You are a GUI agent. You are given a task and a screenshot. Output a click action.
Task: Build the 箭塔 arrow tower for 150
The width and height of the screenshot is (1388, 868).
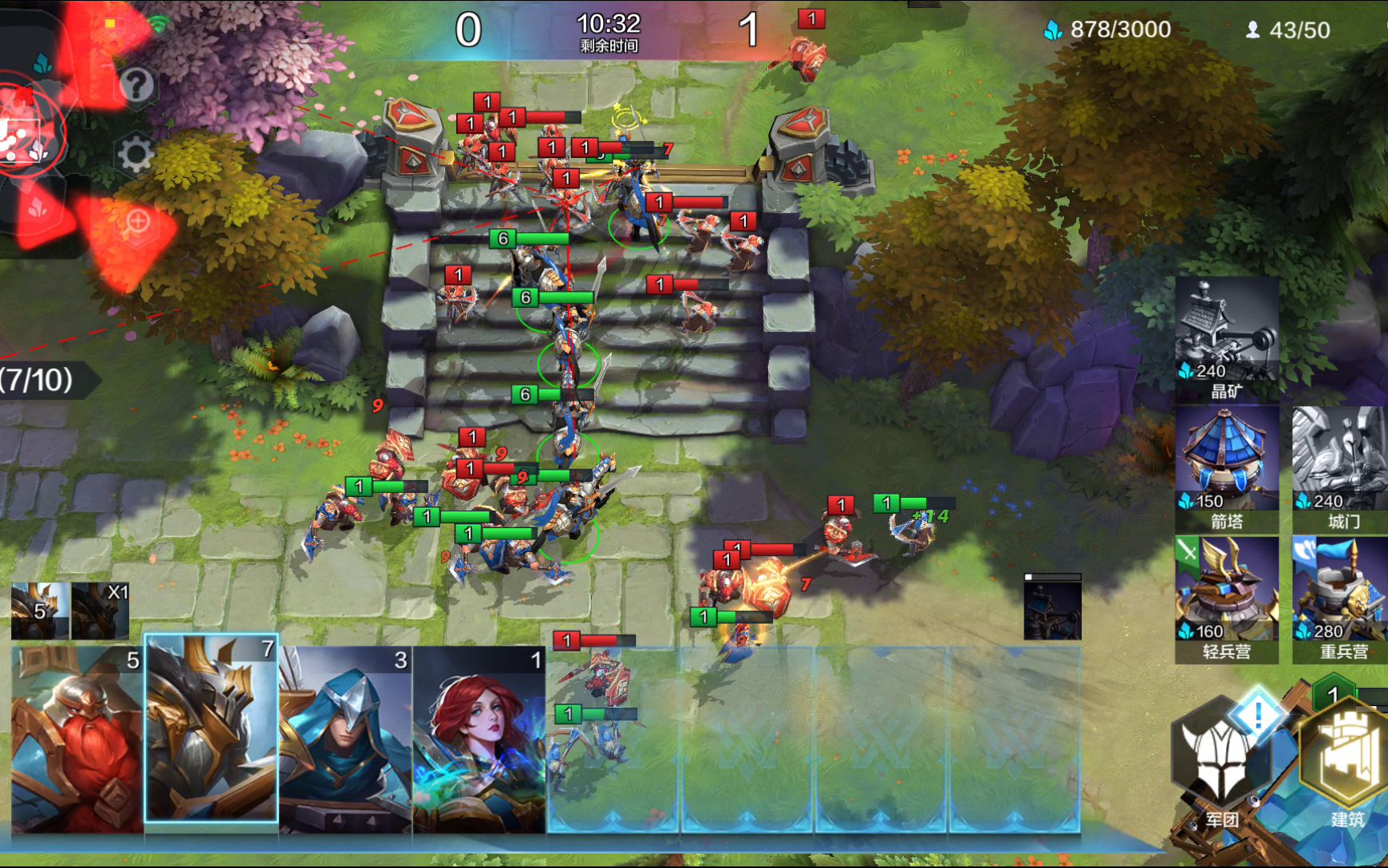pyautogui.click(x=1226, y=468)
